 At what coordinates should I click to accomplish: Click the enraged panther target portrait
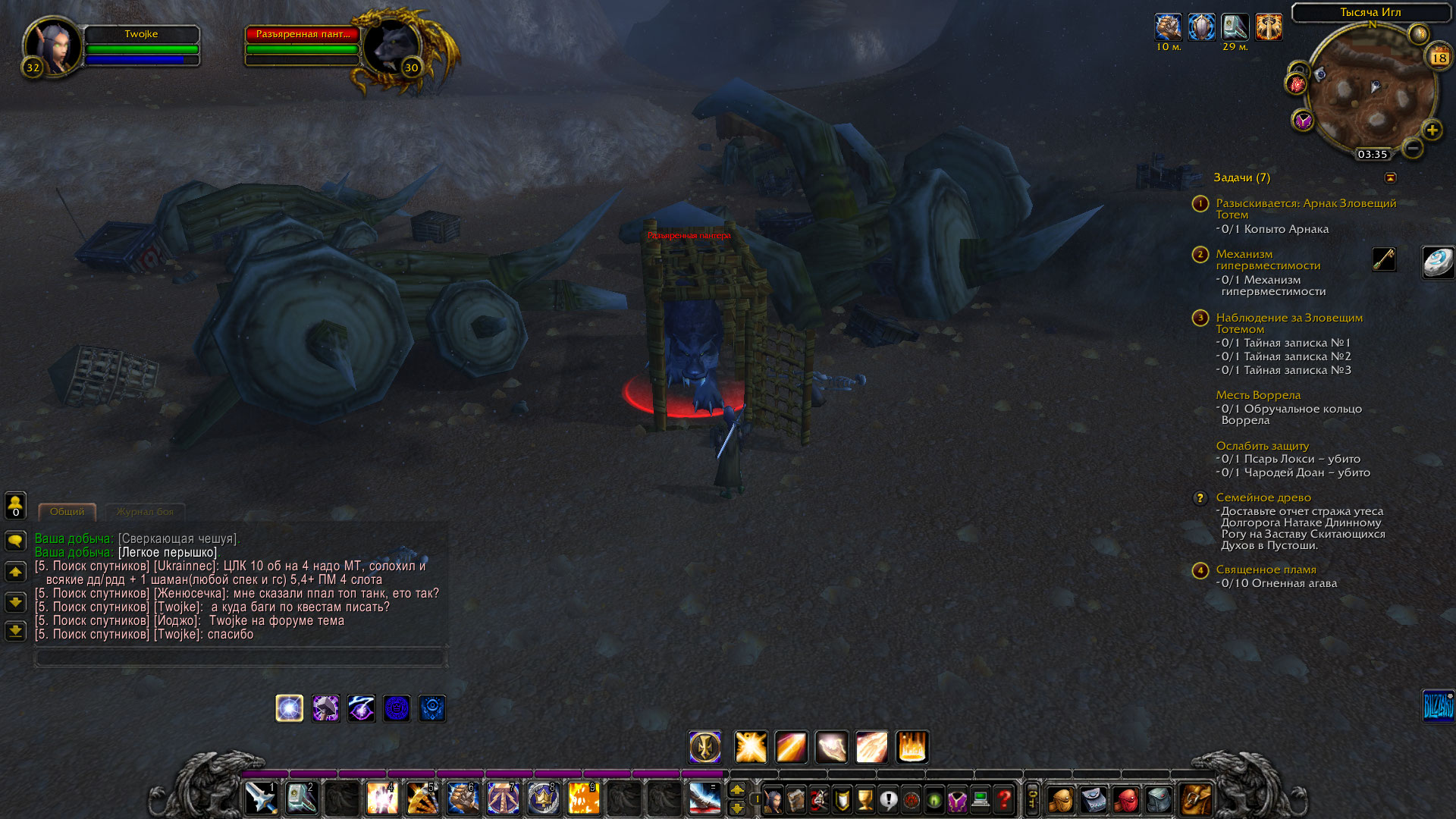(x=391, y=45)
